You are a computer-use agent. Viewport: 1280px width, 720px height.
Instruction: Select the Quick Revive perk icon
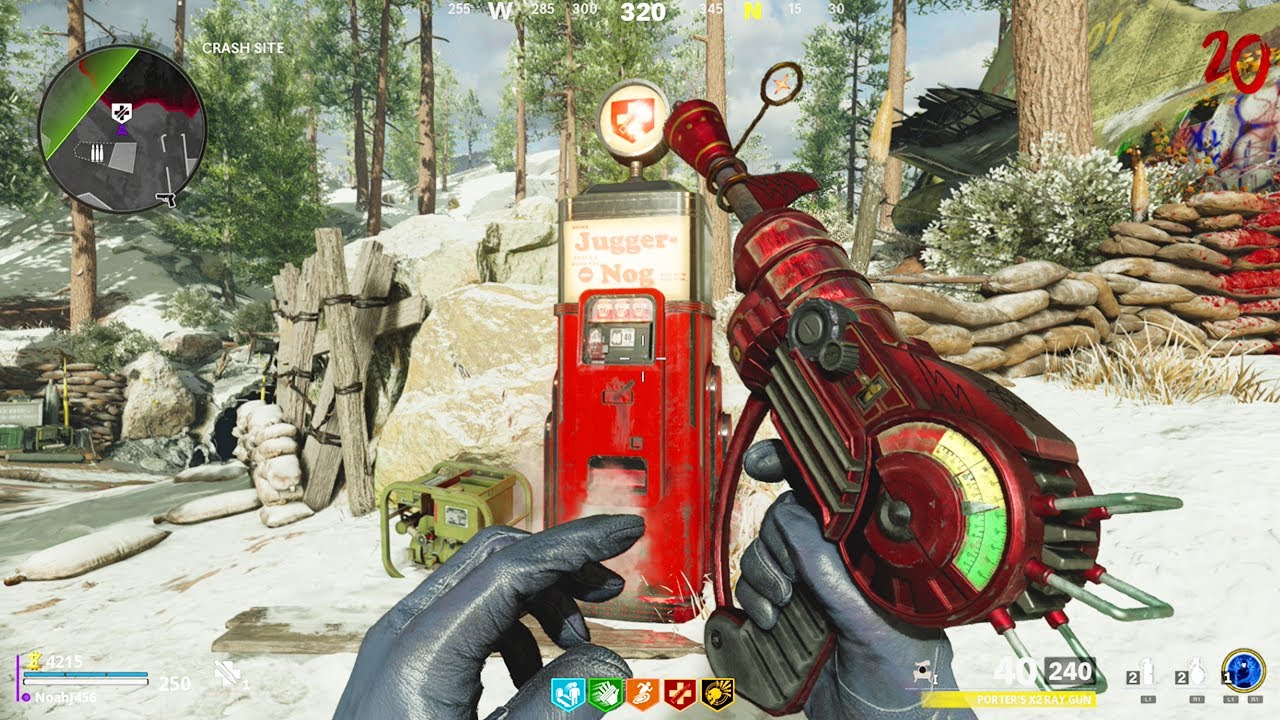(566, 693)
